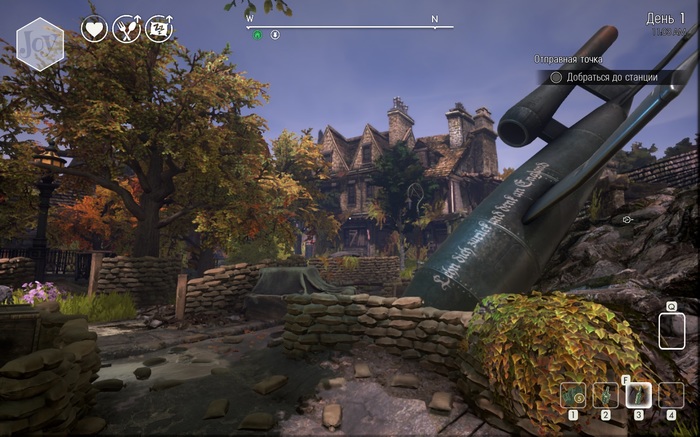Choose the bottle in hotbar slot 2
Screen dimensions: 700x437
click(x=606, y=395)
